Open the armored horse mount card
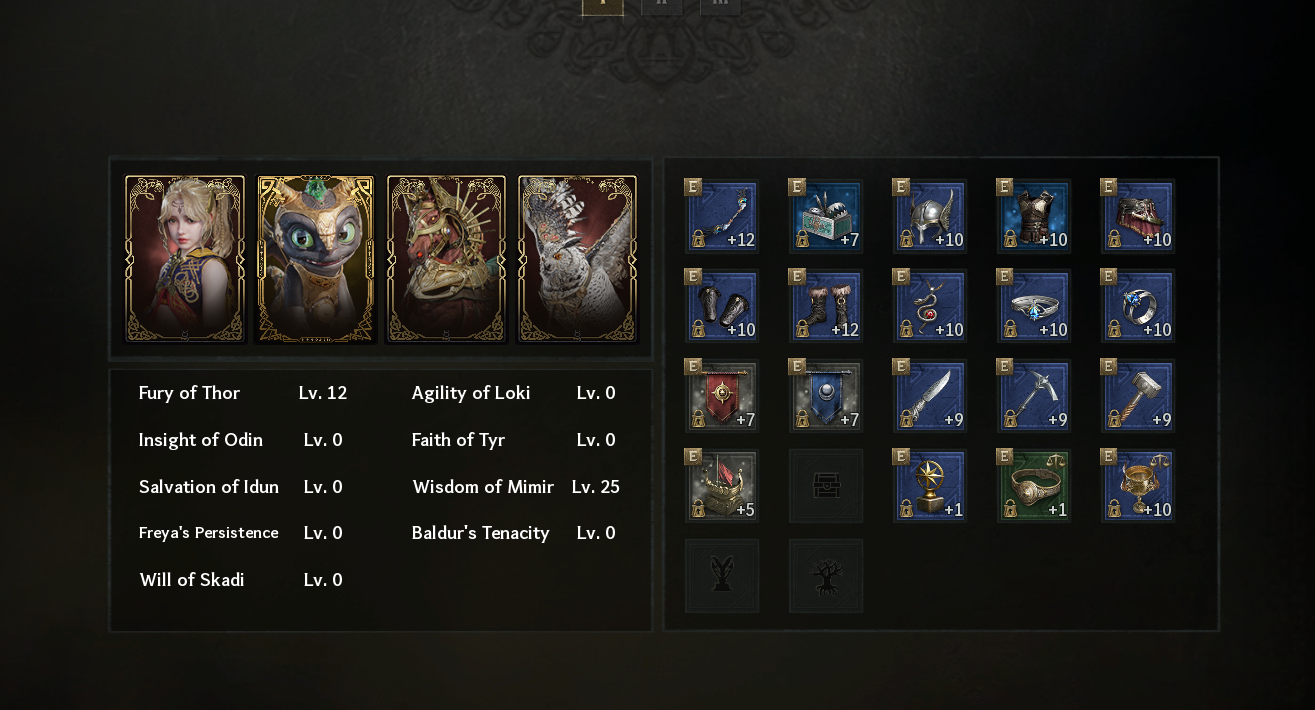 coord(446,259)
